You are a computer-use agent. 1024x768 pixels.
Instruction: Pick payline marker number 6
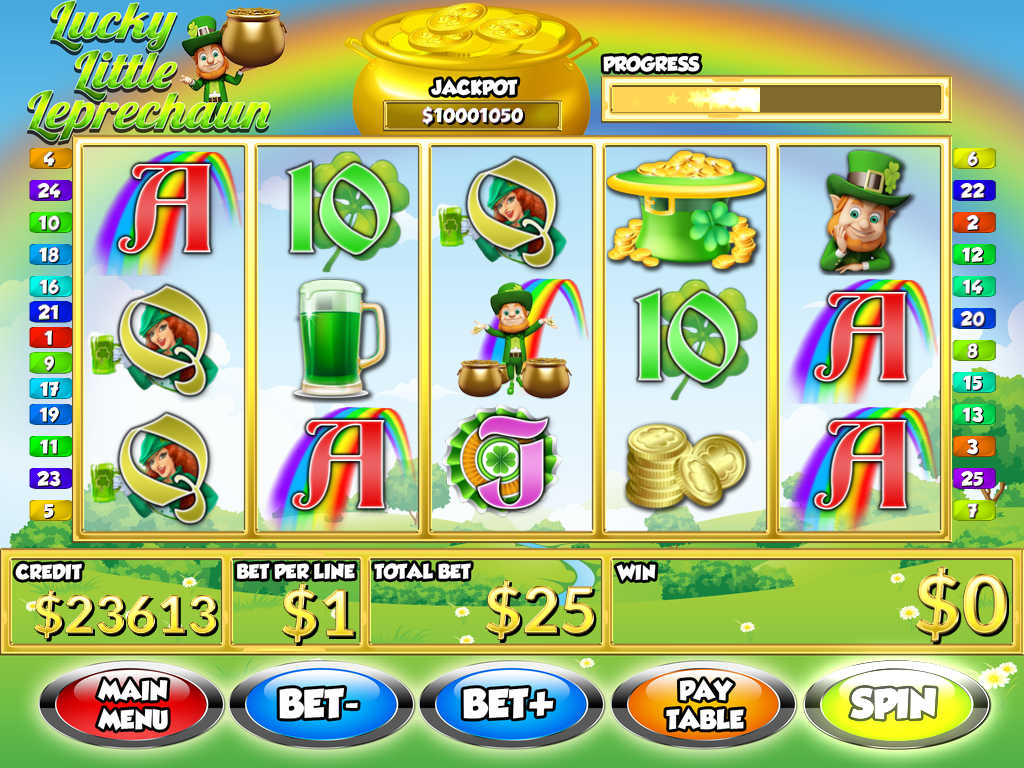(x=973, y=158)
